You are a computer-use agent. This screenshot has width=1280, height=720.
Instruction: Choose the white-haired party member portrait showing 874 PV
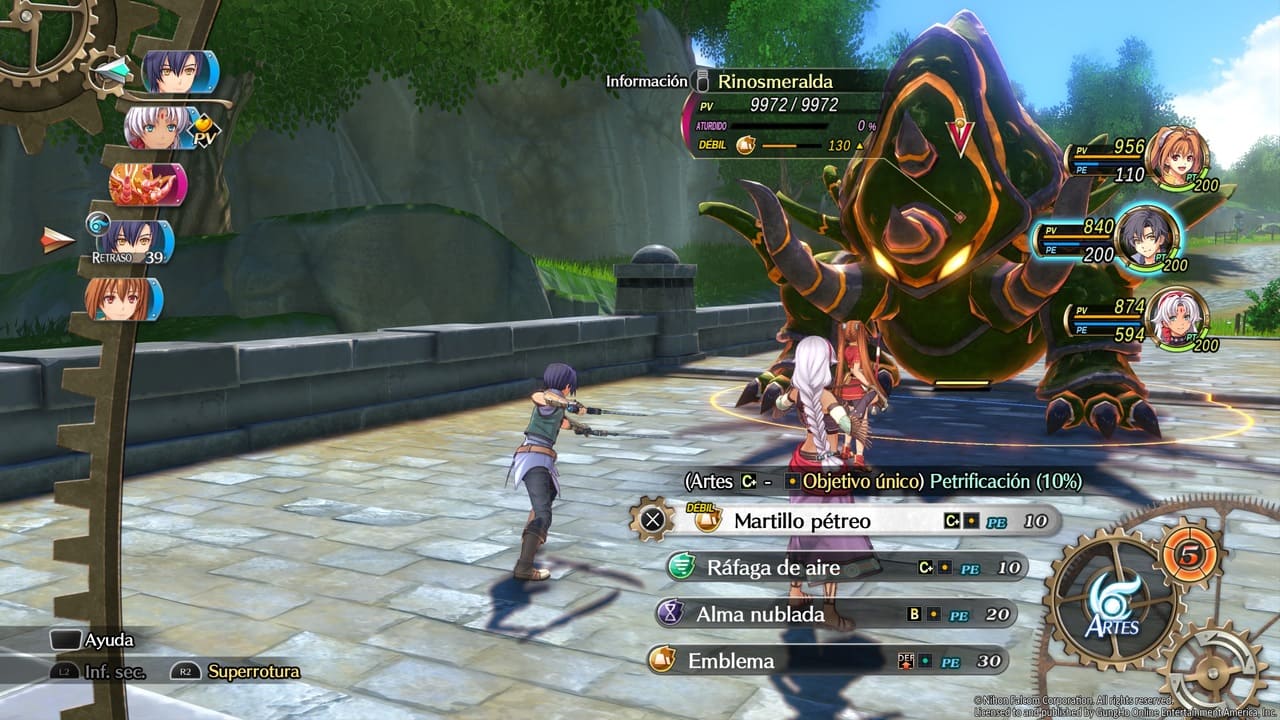tap(1176, 319)
